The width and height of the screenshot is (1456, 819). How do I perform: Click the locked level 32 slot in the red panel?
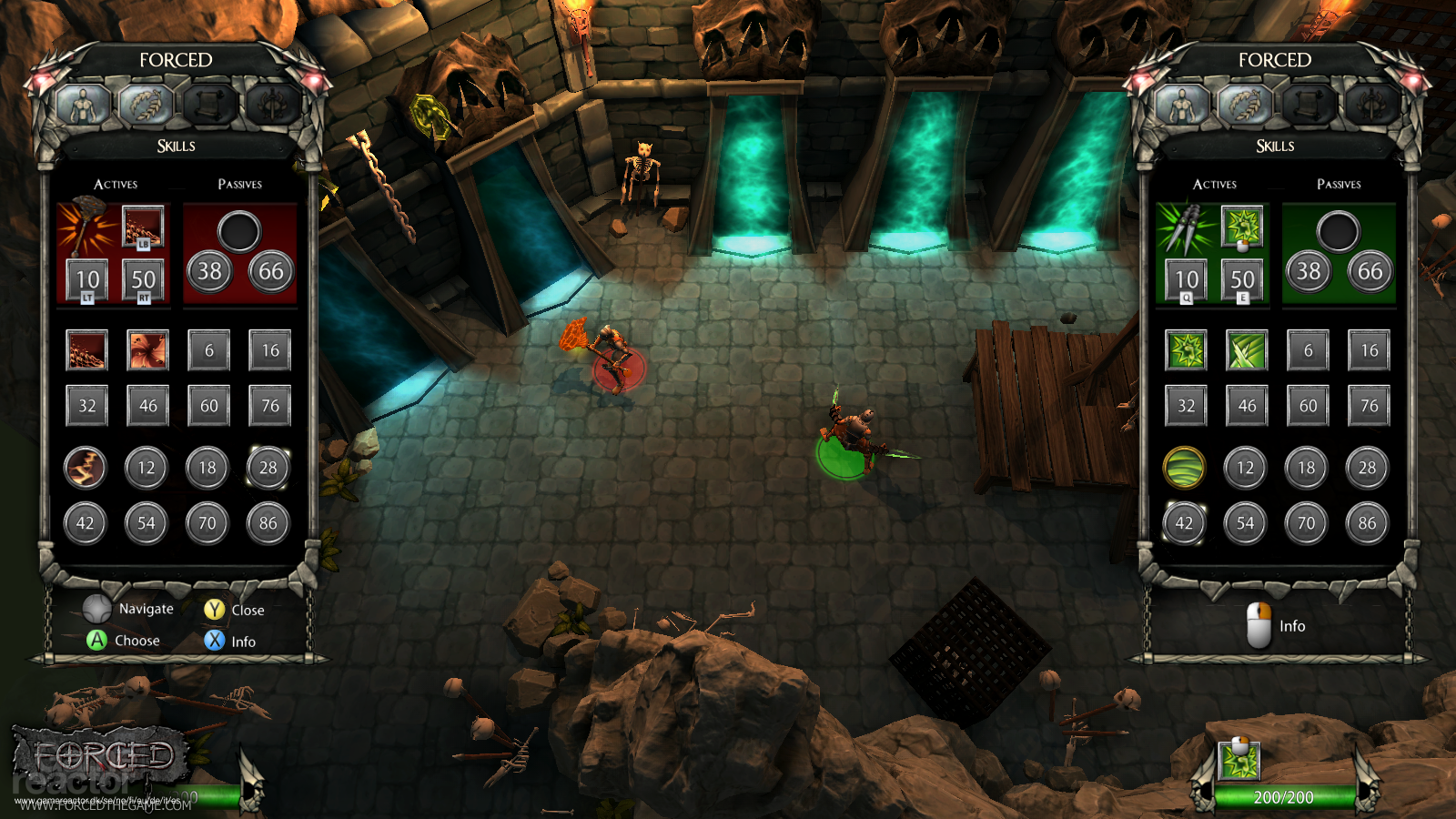[x=87, y=406]
